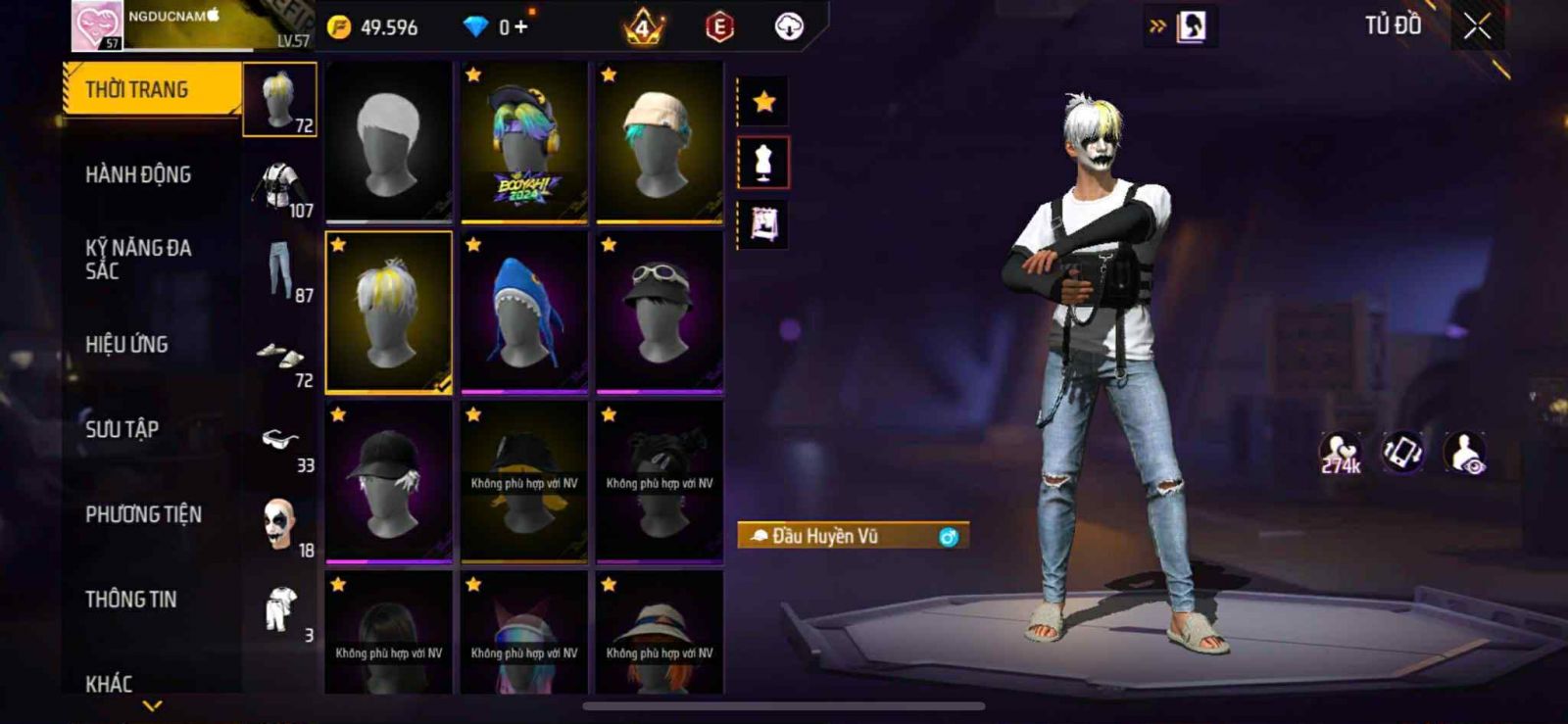The width and height of the screenshot is (1568, 724).
Task: Select the Kỹ Năng Đa Sắc category
Action: point(138,260)
